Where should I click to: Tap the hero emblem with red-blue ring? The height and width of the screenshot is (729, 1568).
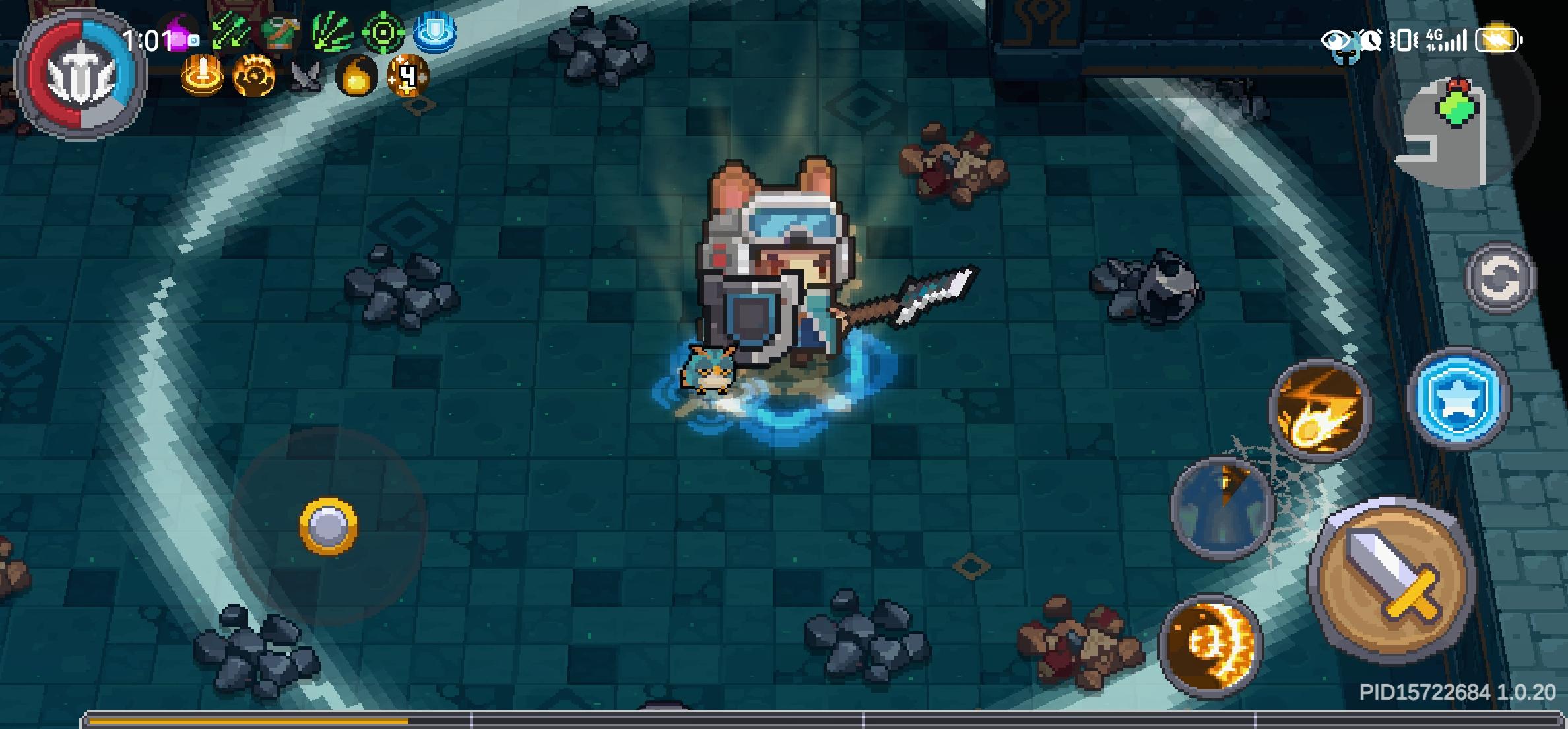81,69
